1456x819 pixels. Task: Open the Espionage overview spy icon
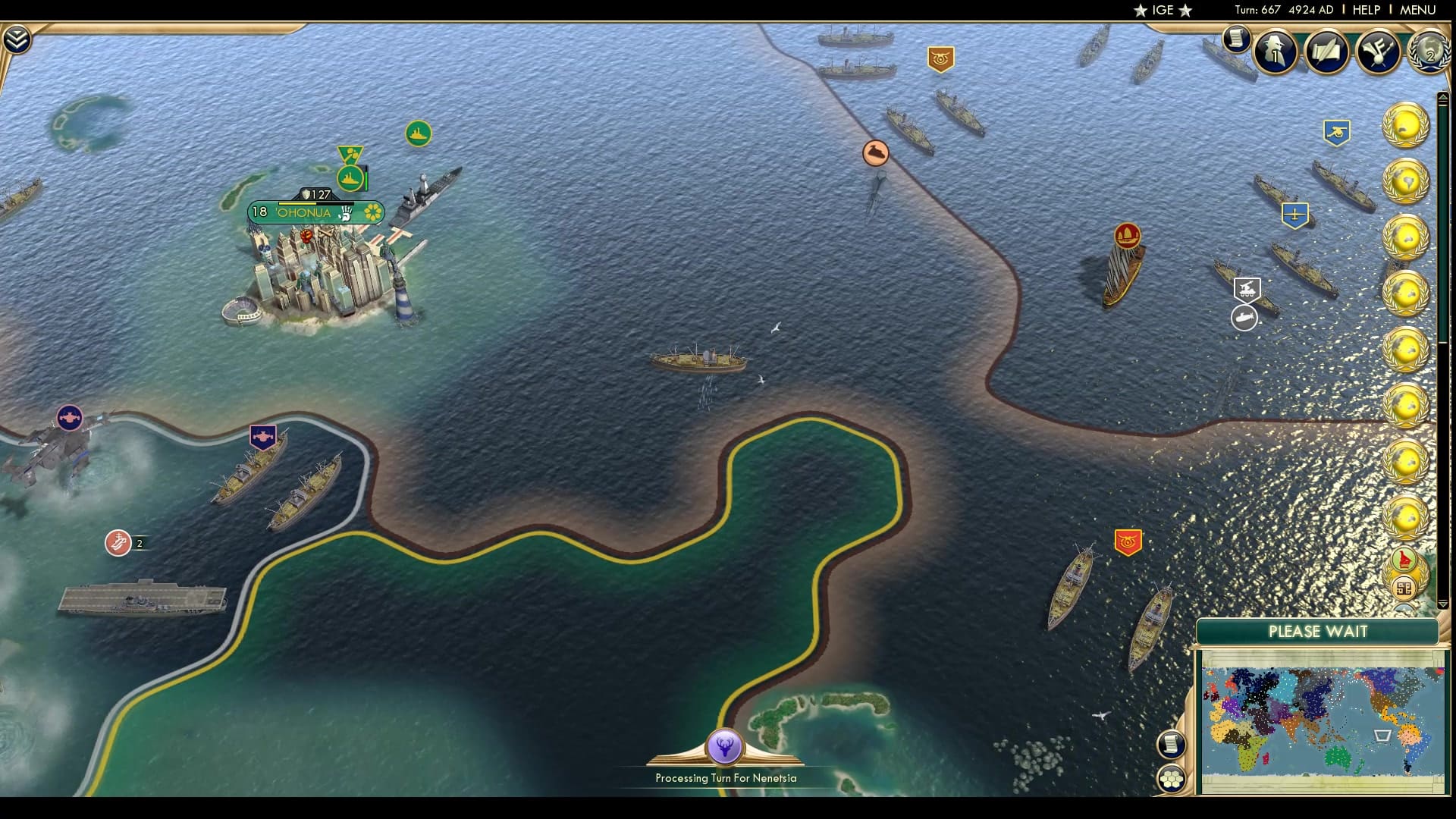point(1276,54)
